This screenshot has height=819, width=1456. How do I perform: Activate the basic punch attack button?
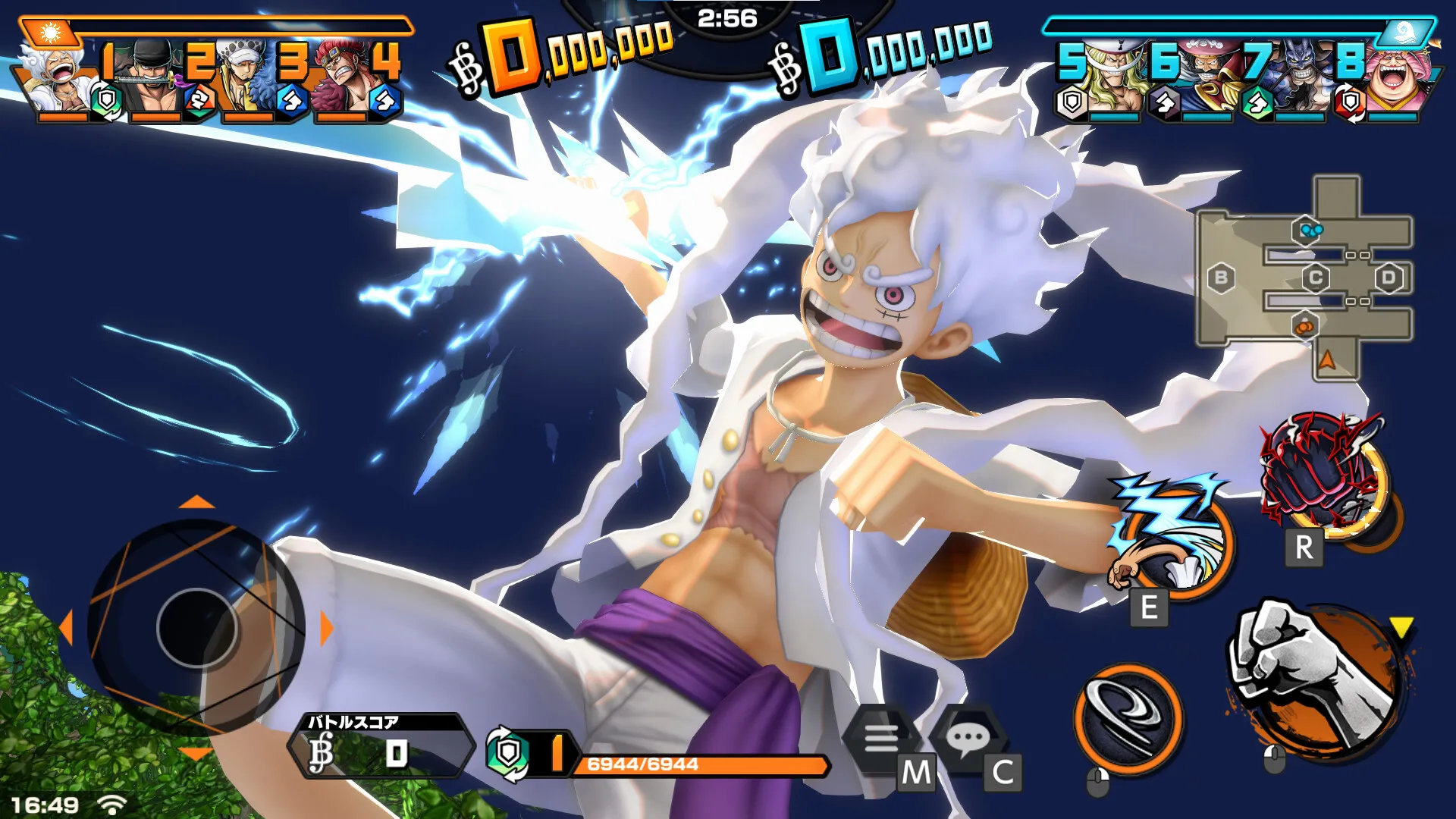1316,679
